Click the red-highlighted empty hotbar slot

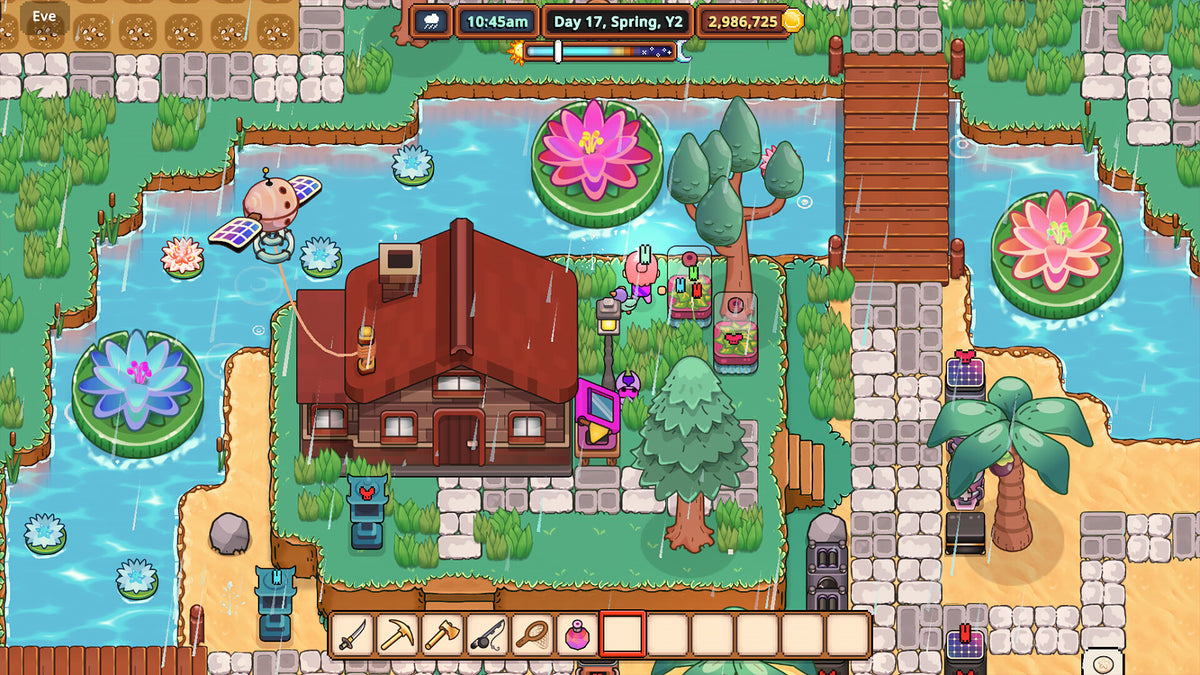coord(622,634)
